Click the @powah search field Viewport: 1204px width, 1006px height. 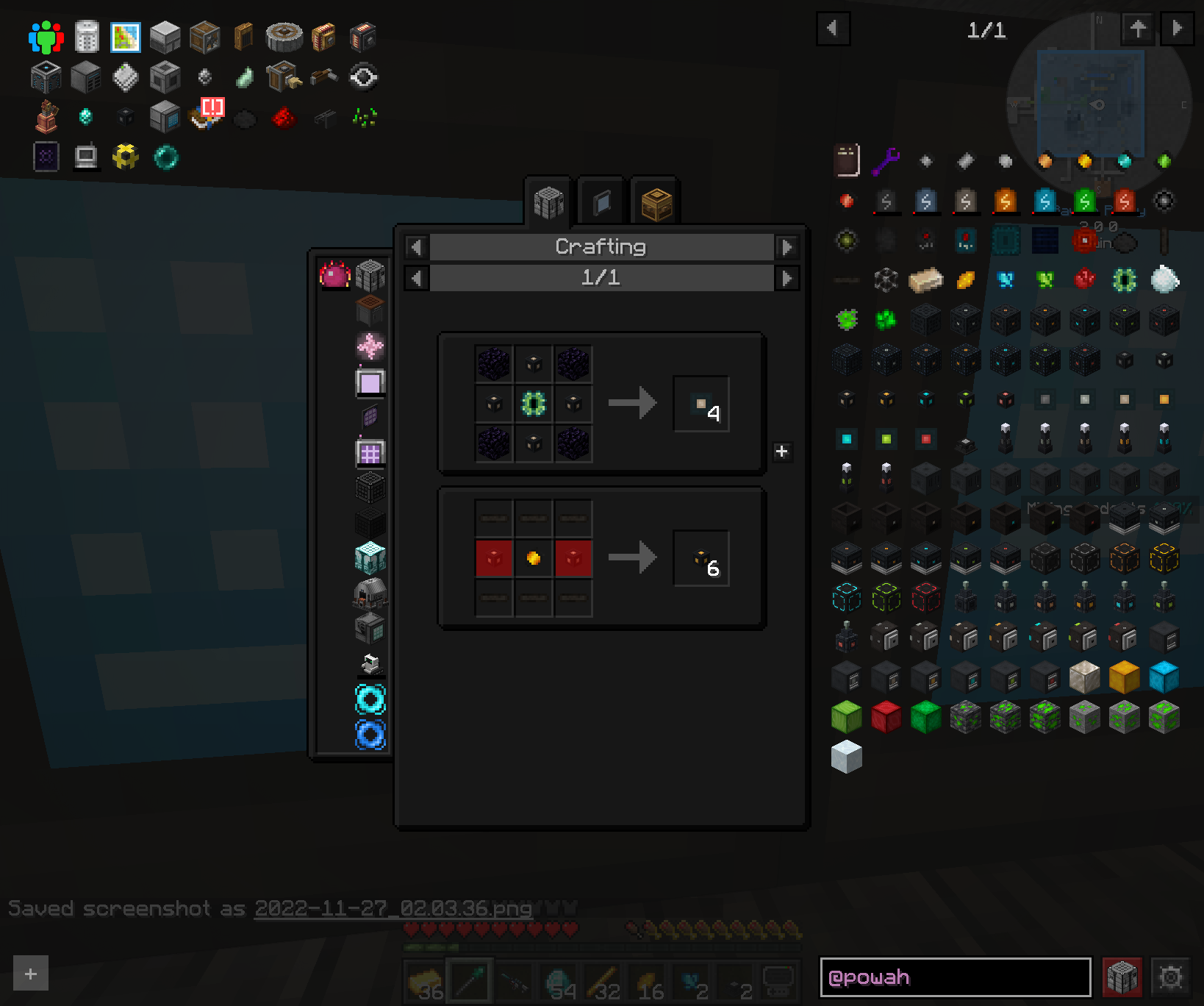coord(956,977)
